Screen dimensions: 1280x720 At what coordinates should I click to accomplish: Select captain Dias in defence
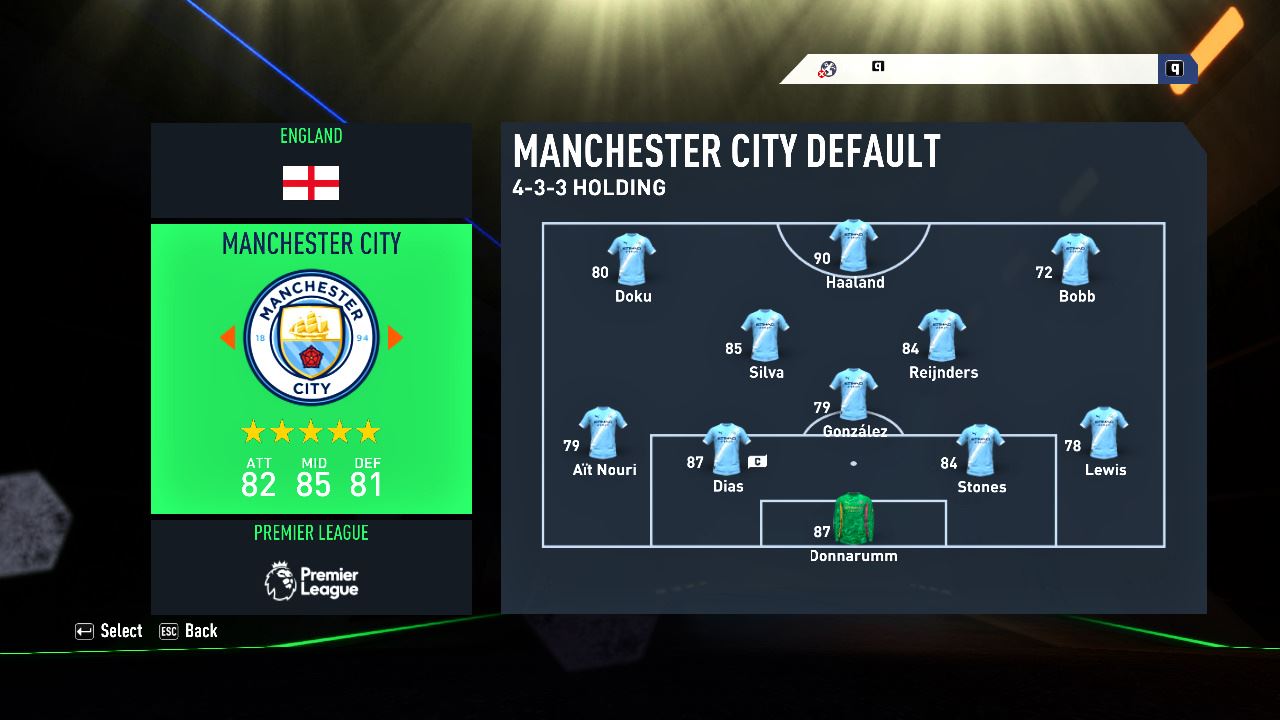point(727,450)
